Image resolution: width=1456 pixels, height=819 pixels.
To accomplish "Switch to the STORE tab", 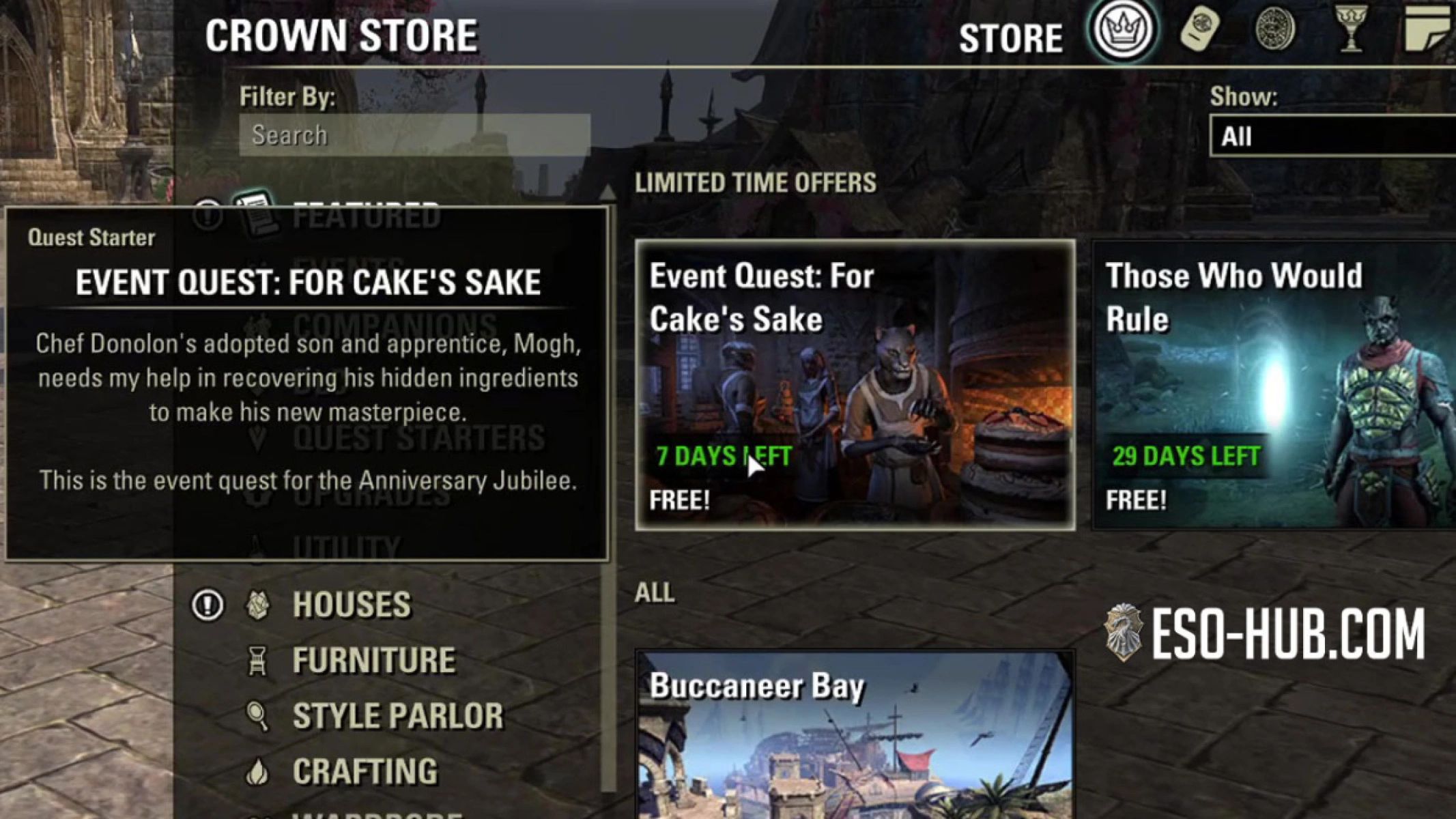I will [x=1012, y=38].
